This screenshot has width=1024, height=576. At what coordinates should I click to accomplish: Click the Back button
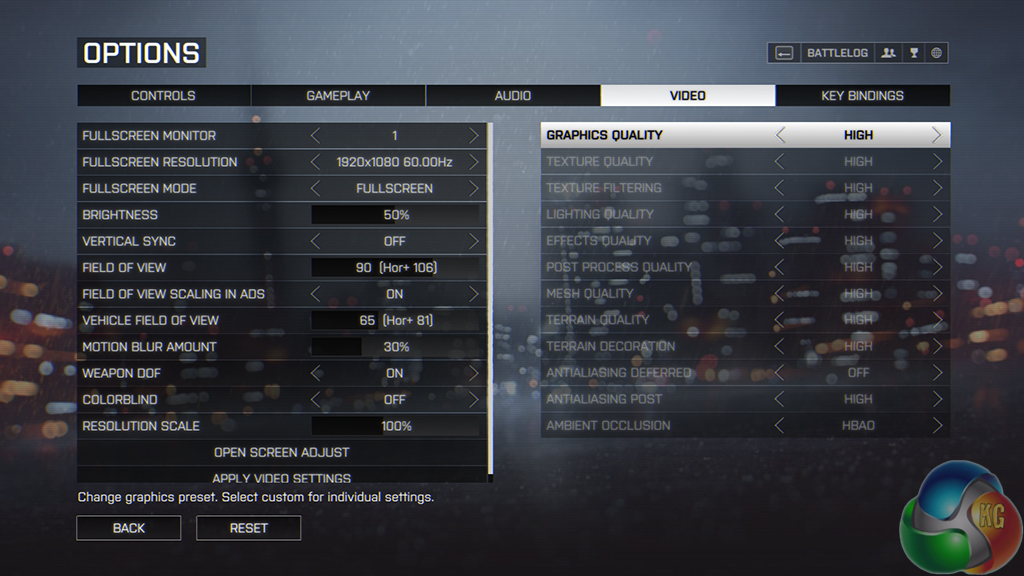pyautogui.click(x=129, y=528)
